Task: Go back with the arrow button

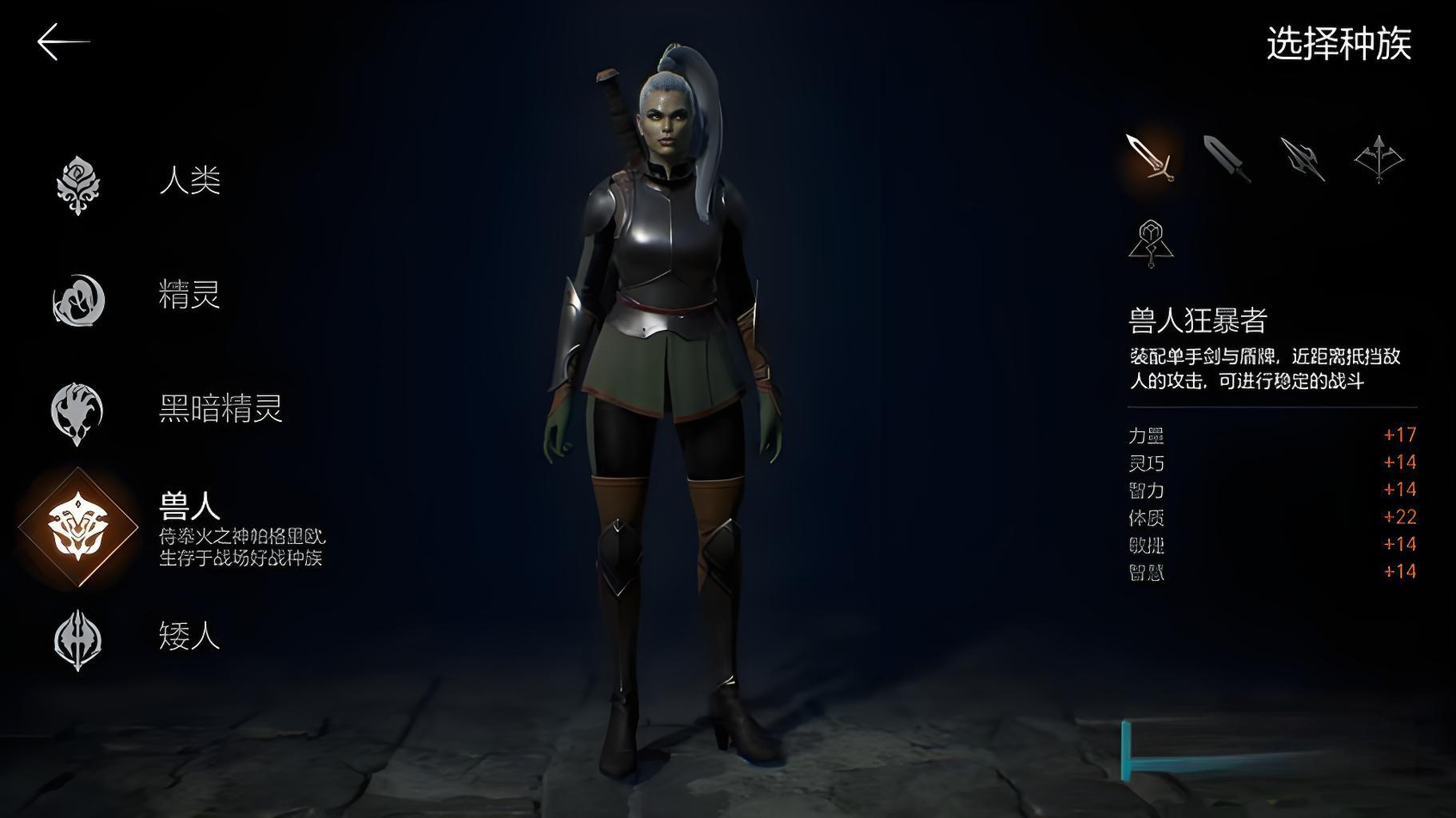Action: pyautogui.click(x=63, y=42)
